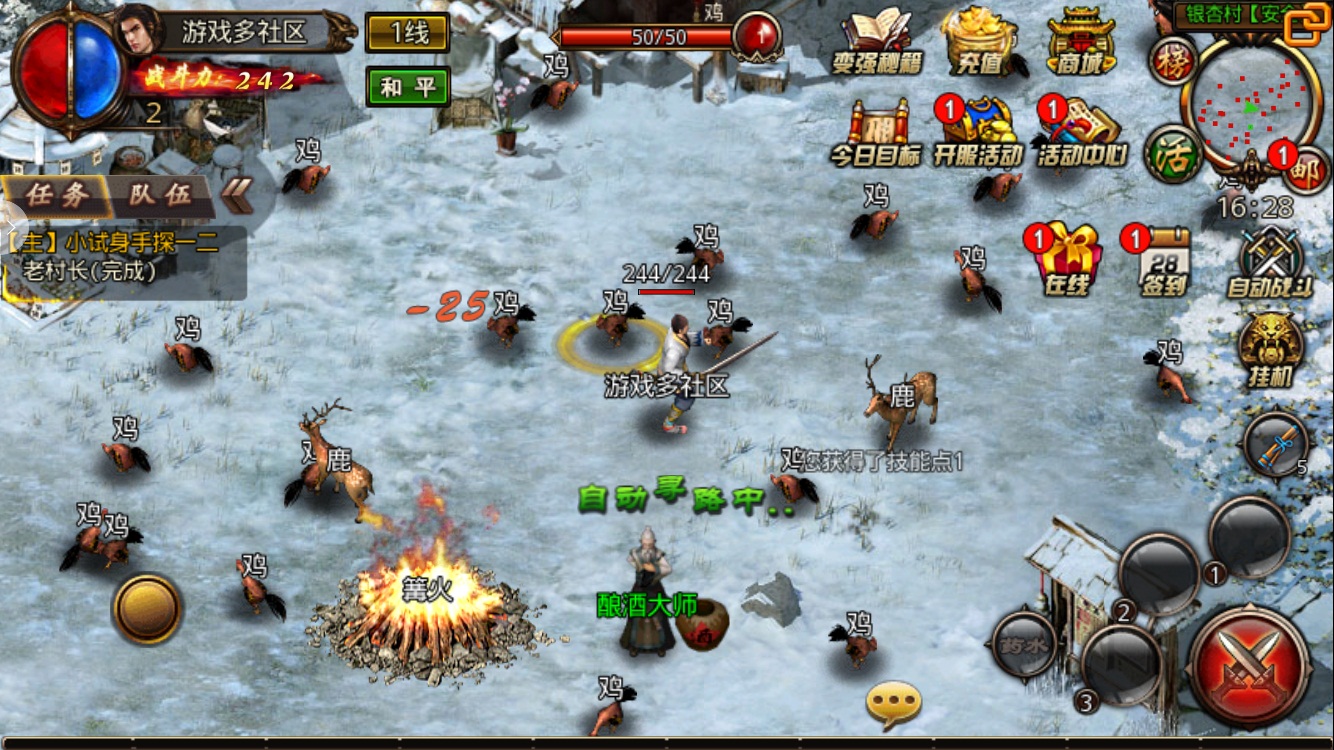The image size is (1334, 750).
Task: Open the 邮 mail icon
Action: (x=1304, y=171)
